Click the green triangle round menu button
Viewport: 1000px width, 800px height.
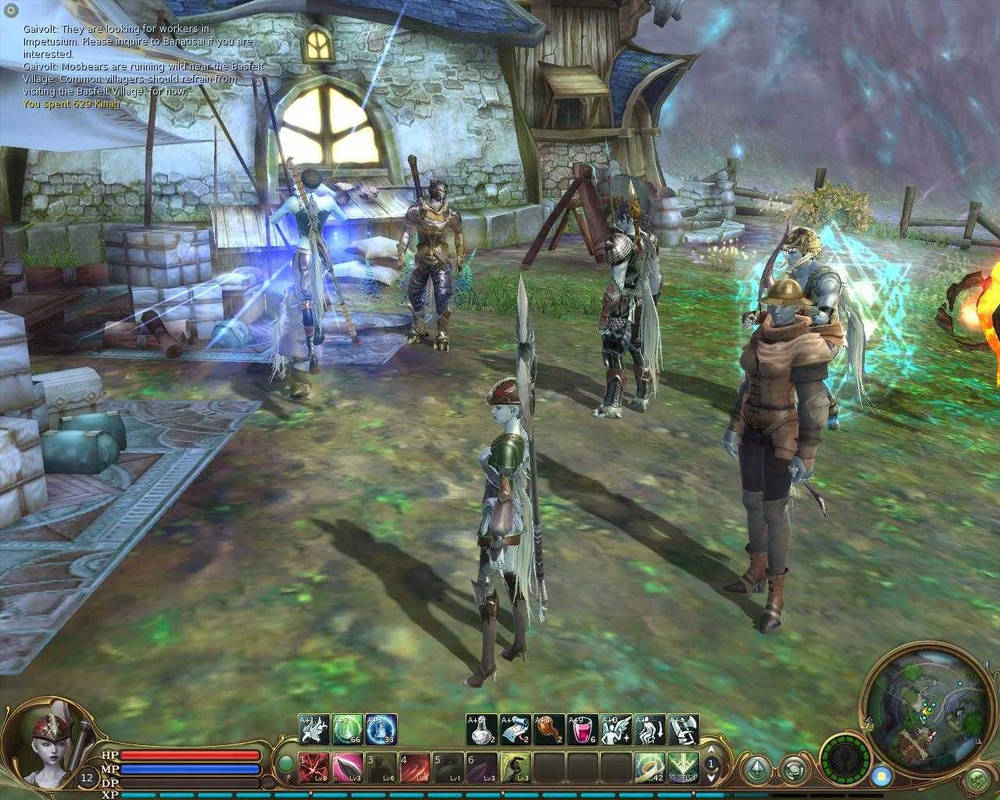tap(757, 769)
